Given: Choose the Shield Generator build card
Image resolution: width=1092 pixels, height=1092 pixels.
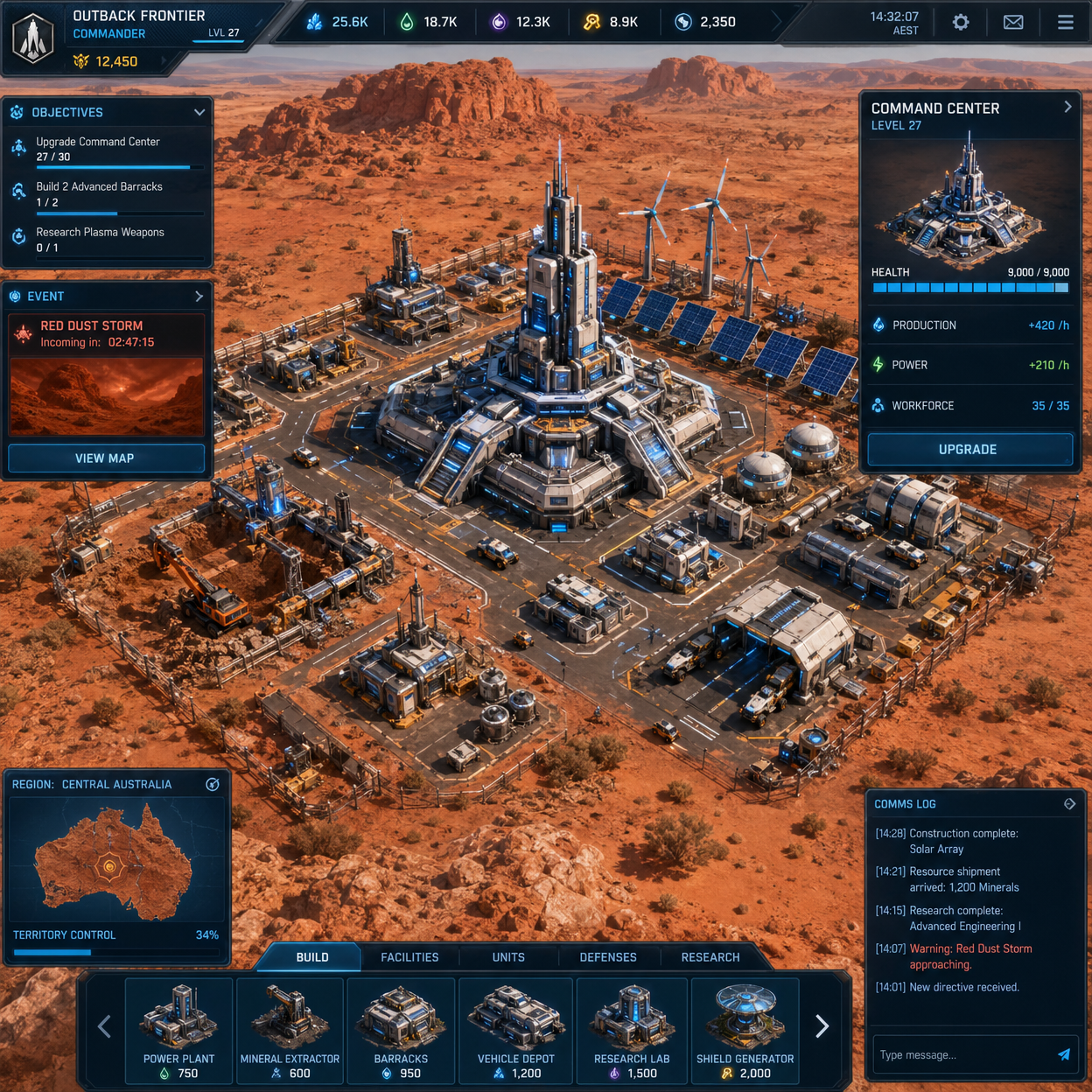Looking at the screenshot, I should click(x=745, y=1030).
